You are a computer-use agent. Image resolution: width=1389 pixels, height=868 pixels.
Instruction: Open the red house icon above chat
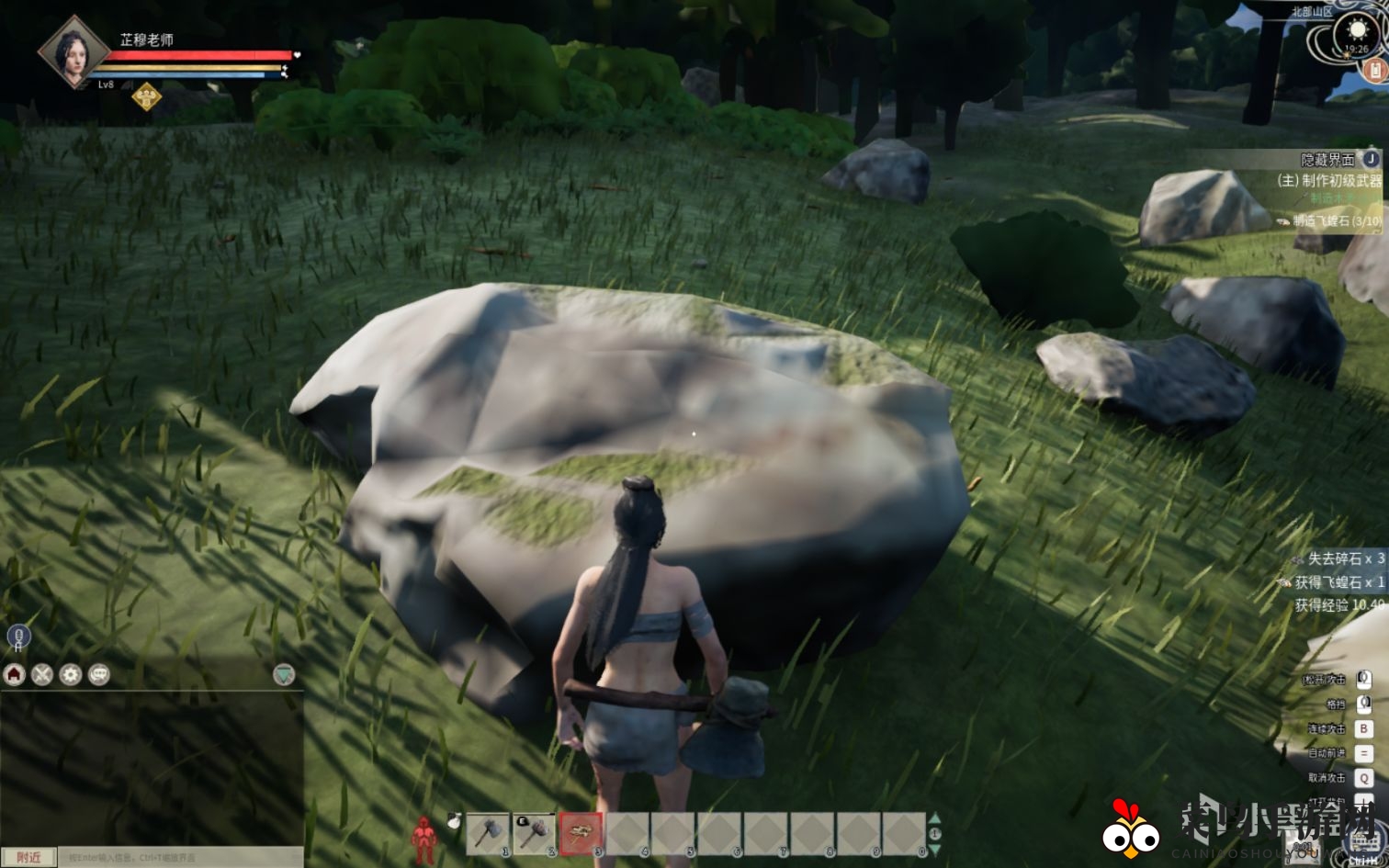pyautogui.click(x=14, y=675)
